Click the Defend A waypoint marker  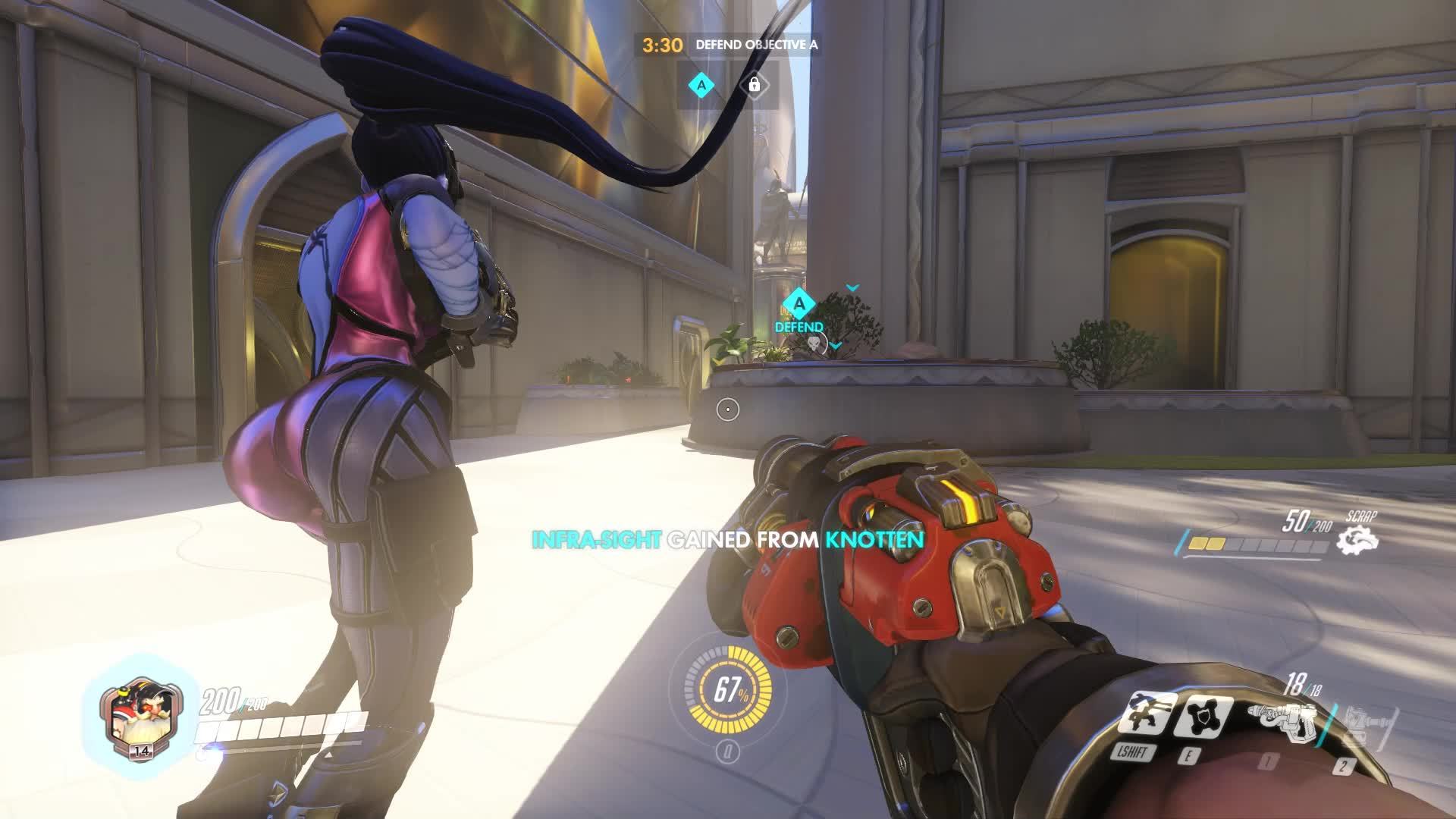[799, 306]
